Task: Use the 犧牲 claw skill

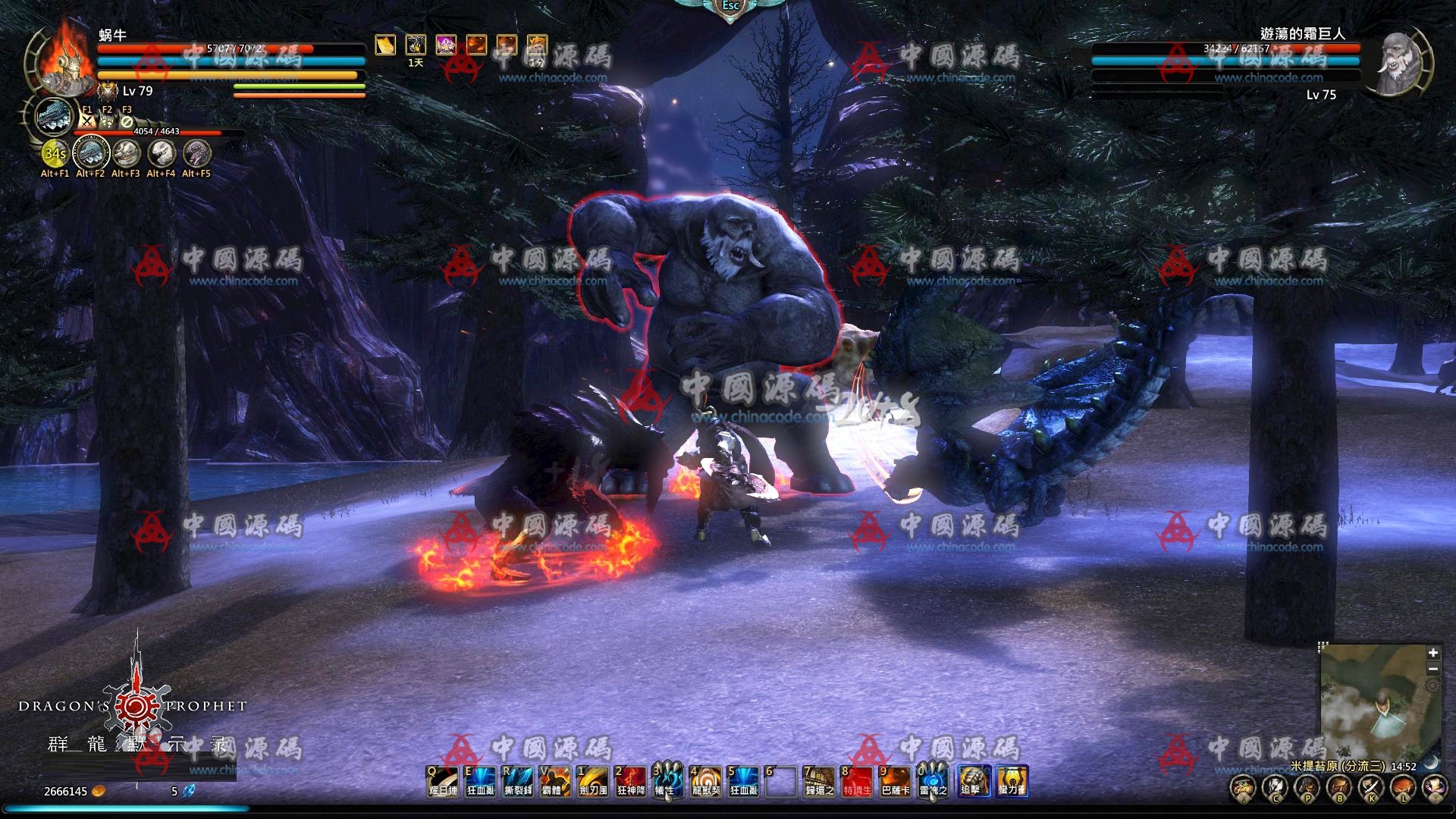Action: (x=667, y=781)
